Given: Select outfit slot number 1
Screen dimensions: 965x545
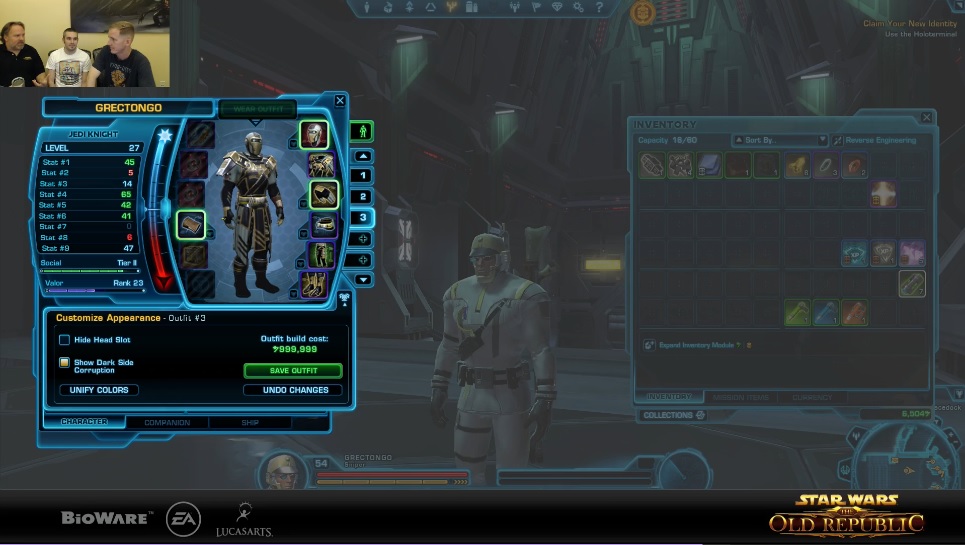Looking at the screenshot, I should click(363, 176).
